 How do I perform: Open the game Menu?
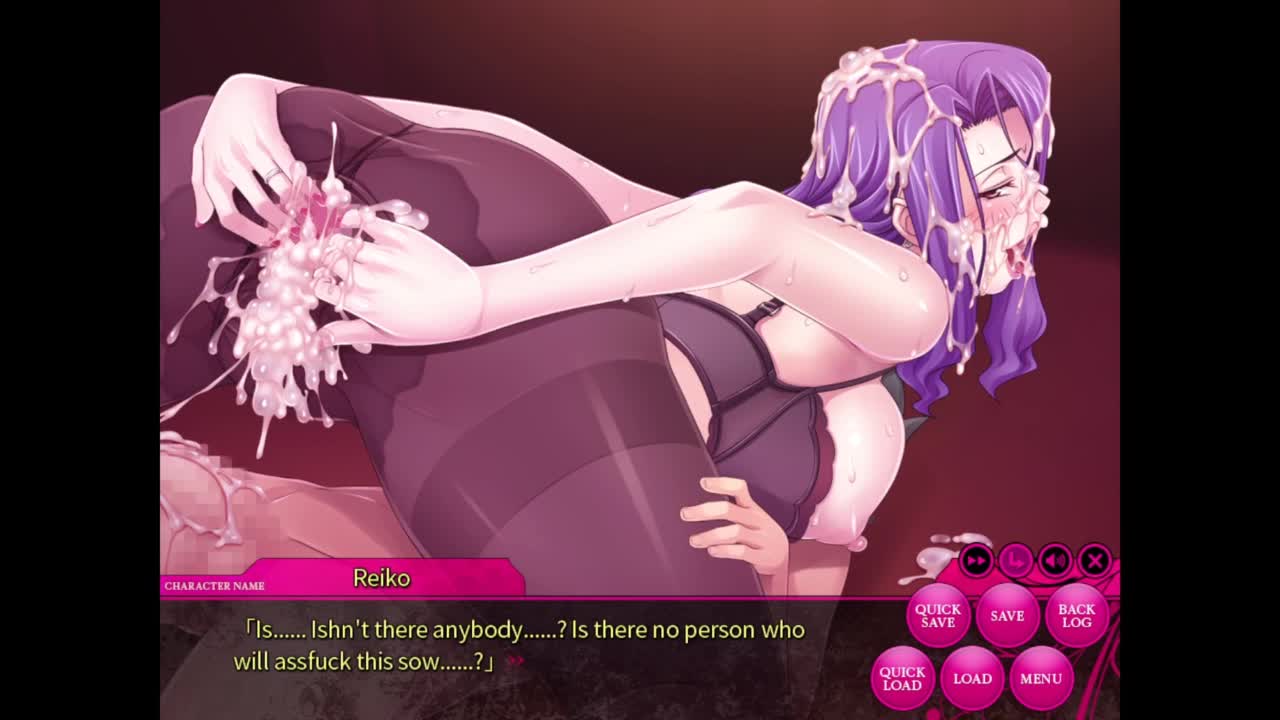click(x=1041, y=678)
